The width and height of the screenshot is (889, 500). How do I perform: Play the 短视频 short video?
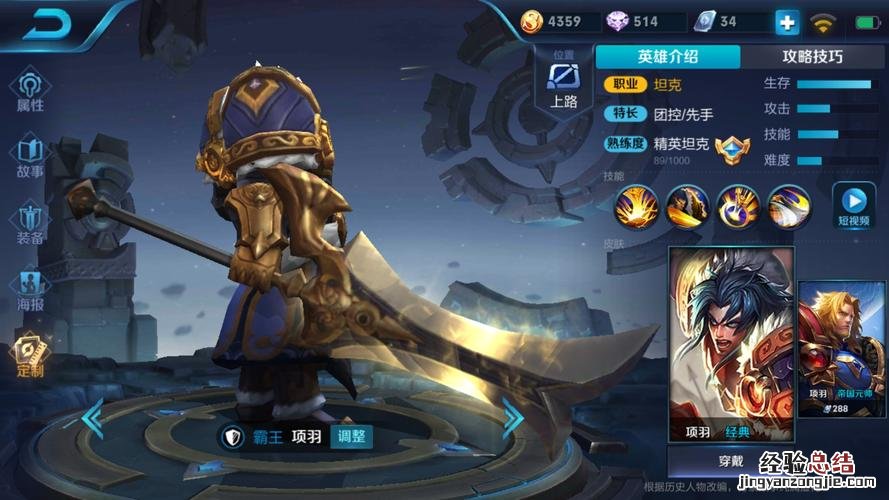coord(854,204)
